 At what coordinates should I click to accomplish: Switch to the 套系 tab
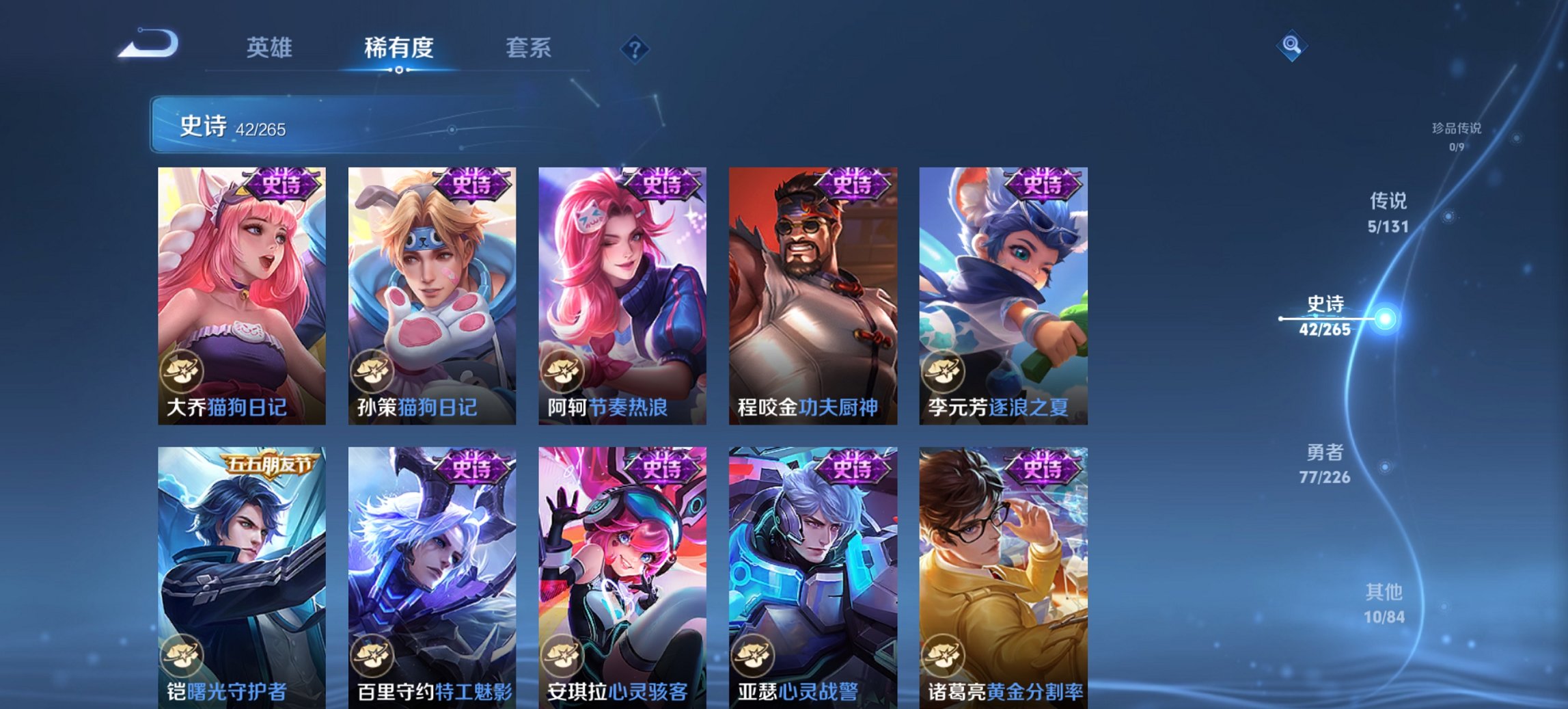click(x=528, y=48)
